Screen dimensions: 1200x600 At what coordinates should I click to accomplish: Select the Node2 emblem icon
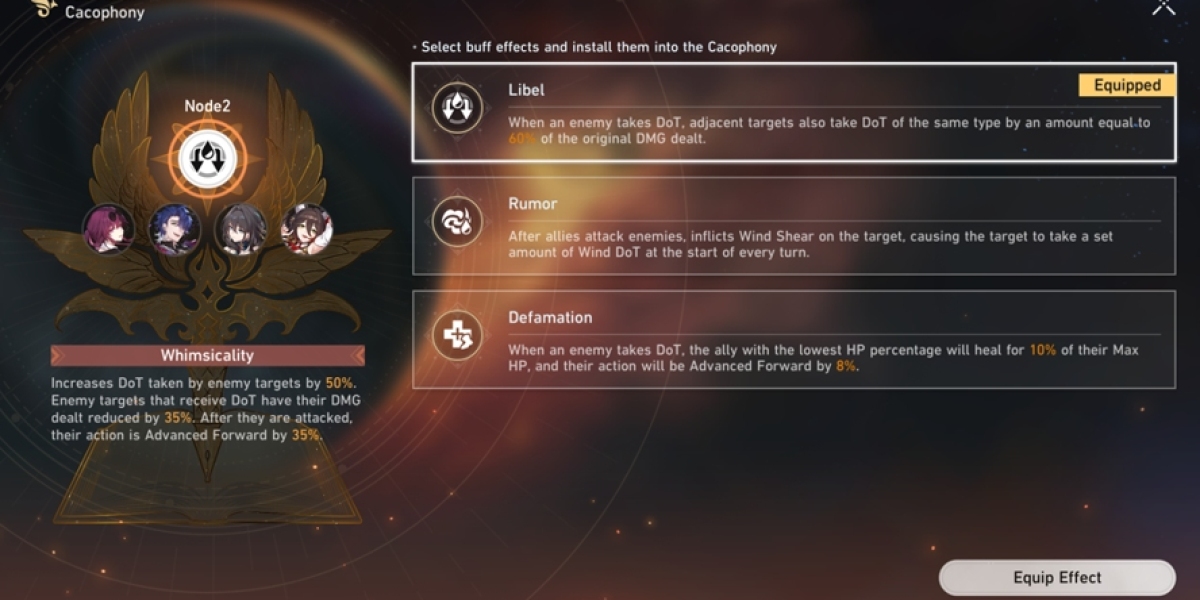point(208,155)
